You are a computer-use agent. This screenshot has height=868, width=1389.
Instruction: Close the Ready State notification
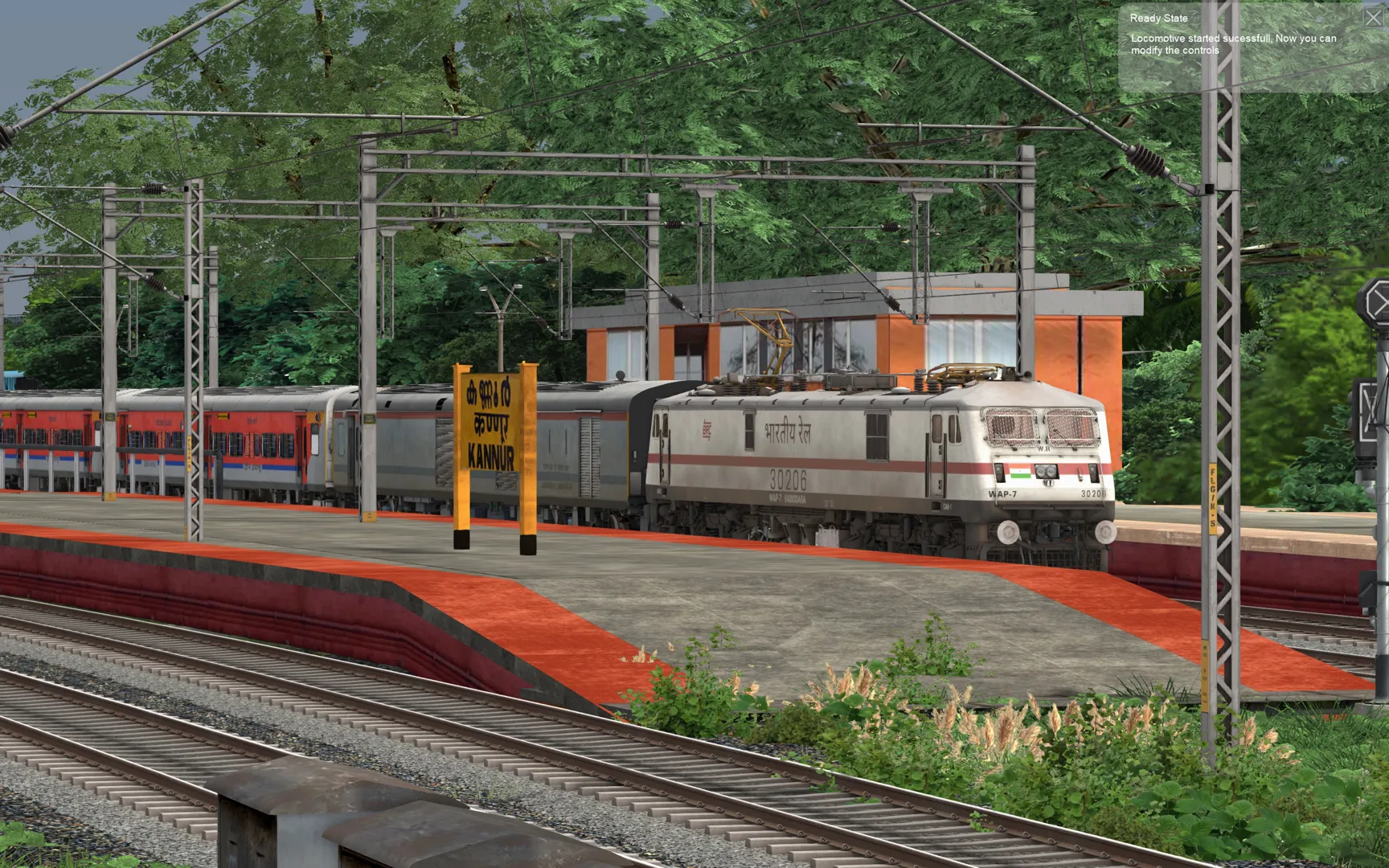tap(1374, 17)
